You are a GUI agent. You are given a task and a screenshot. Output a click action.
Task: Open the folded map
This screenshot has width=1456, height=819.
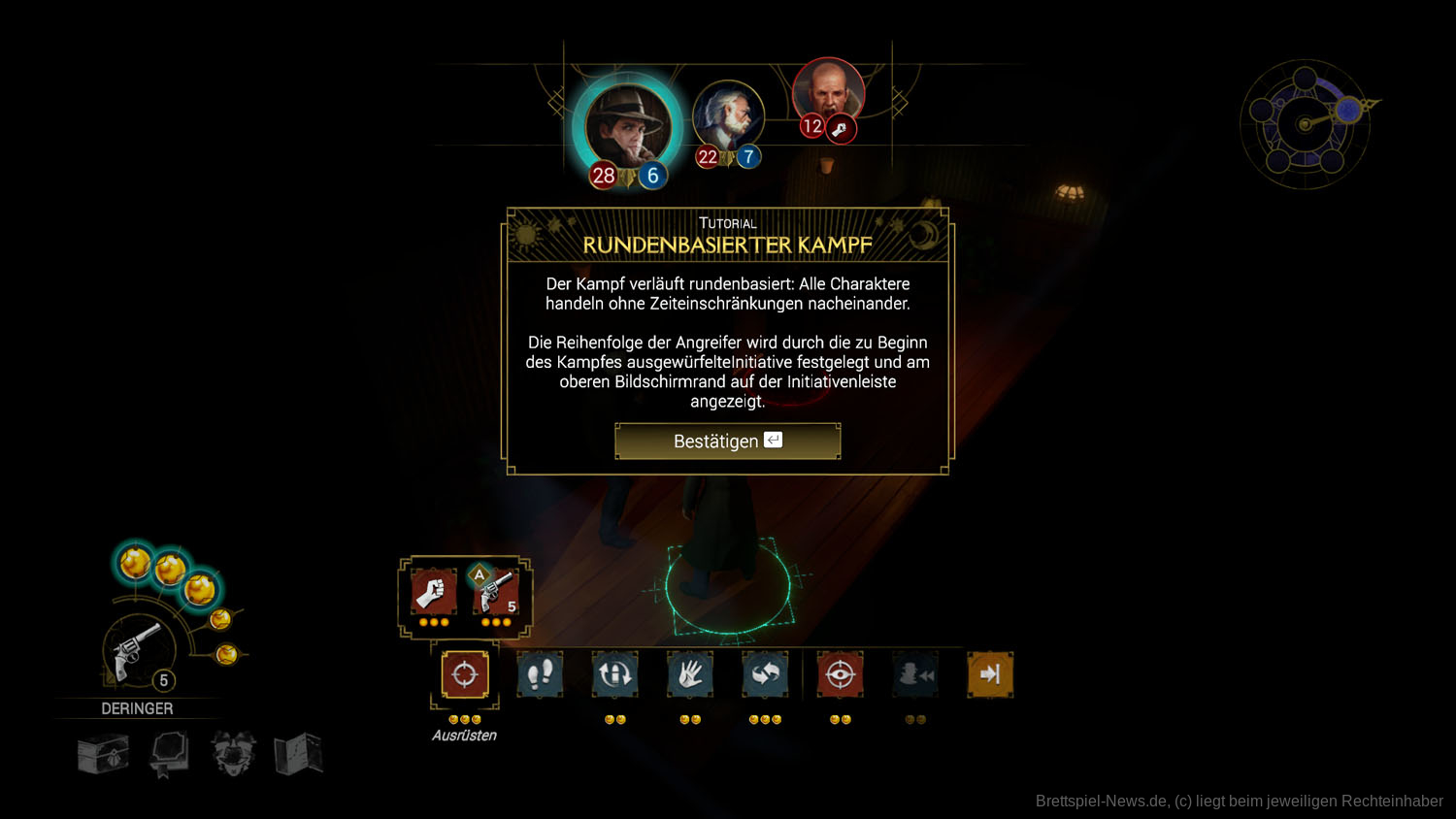(x=298, y=754)
